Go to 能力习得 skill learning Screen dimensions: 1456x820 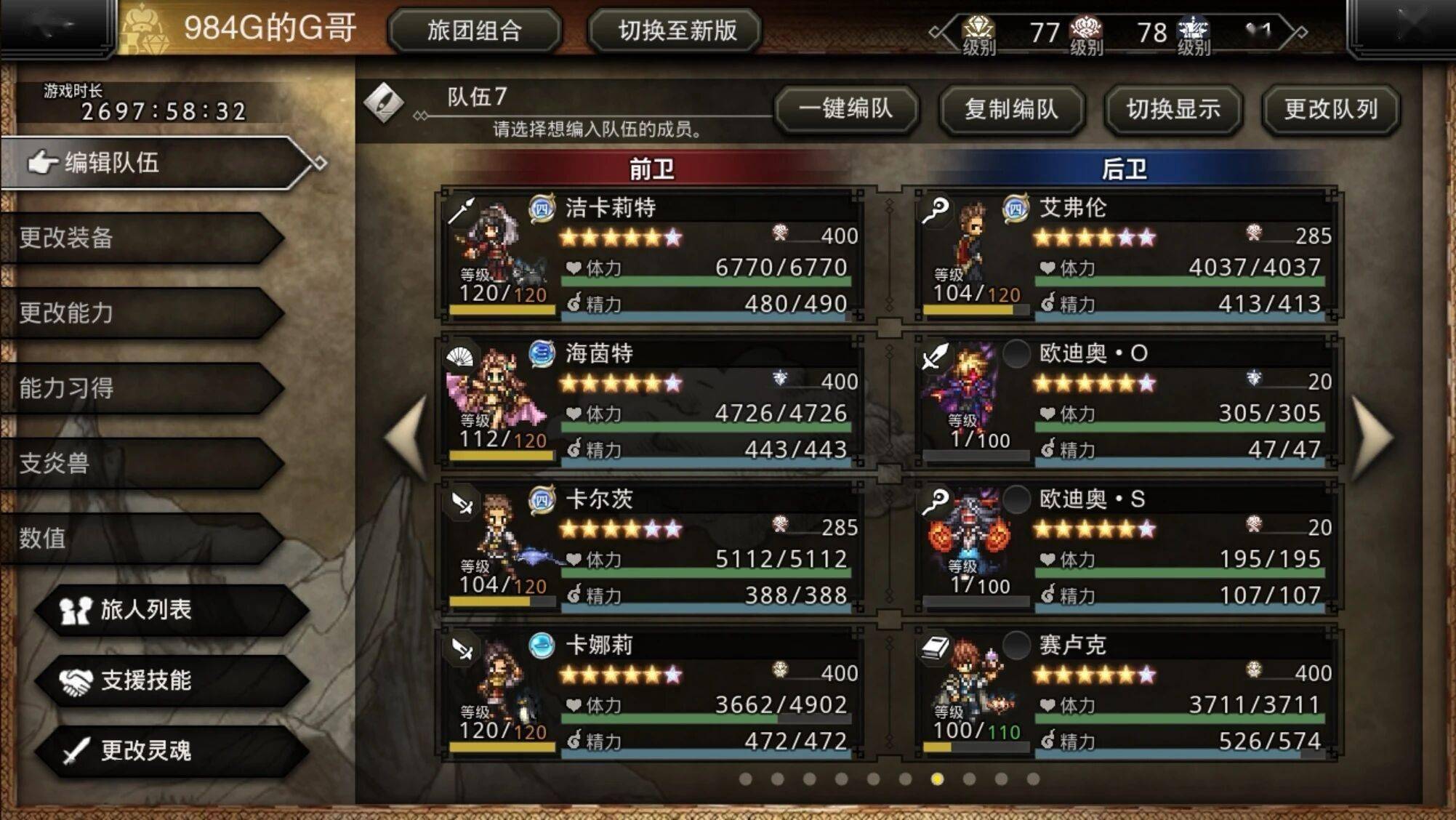138,387
